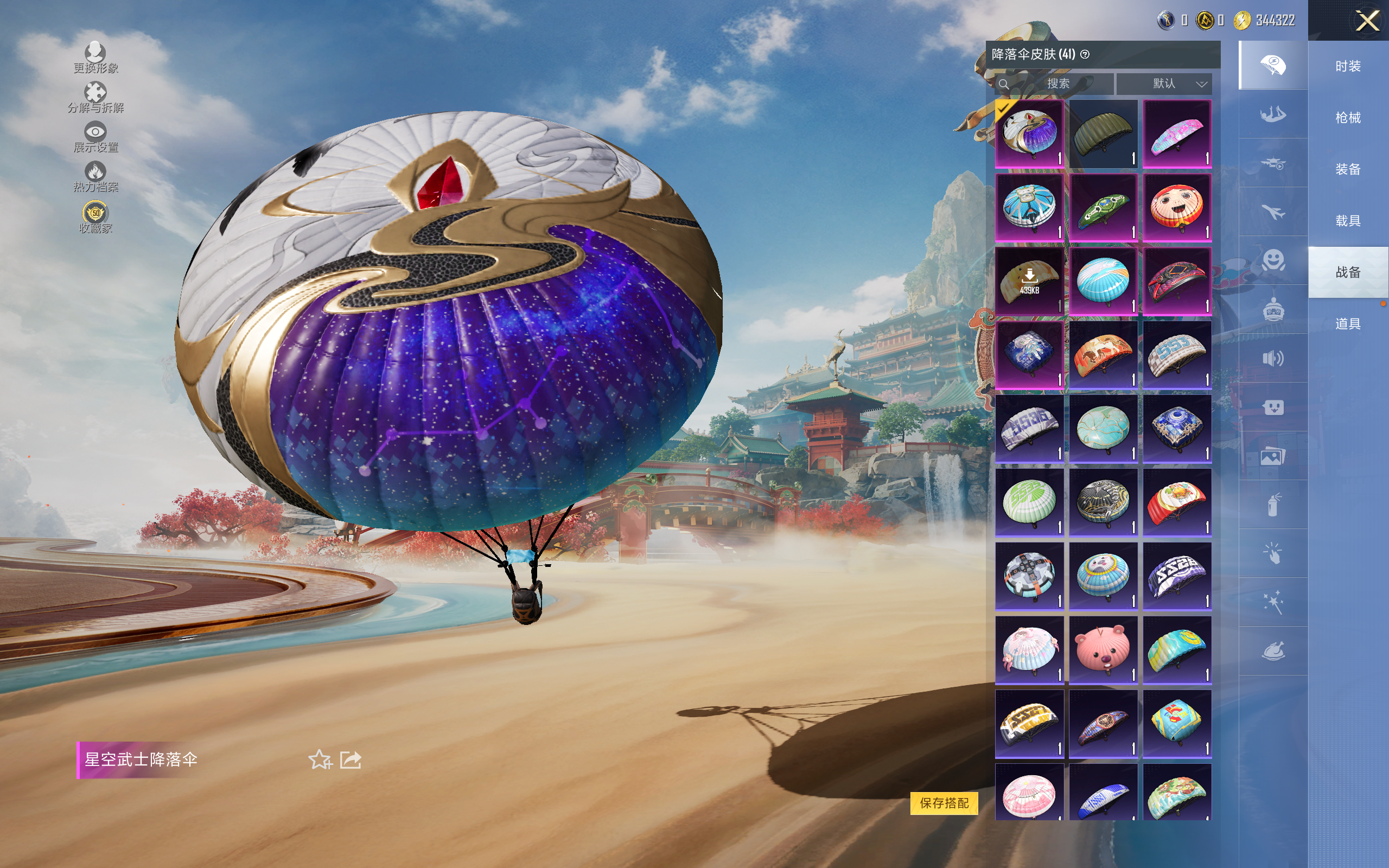Close the inventory screen

click(x=1367, y=21)
